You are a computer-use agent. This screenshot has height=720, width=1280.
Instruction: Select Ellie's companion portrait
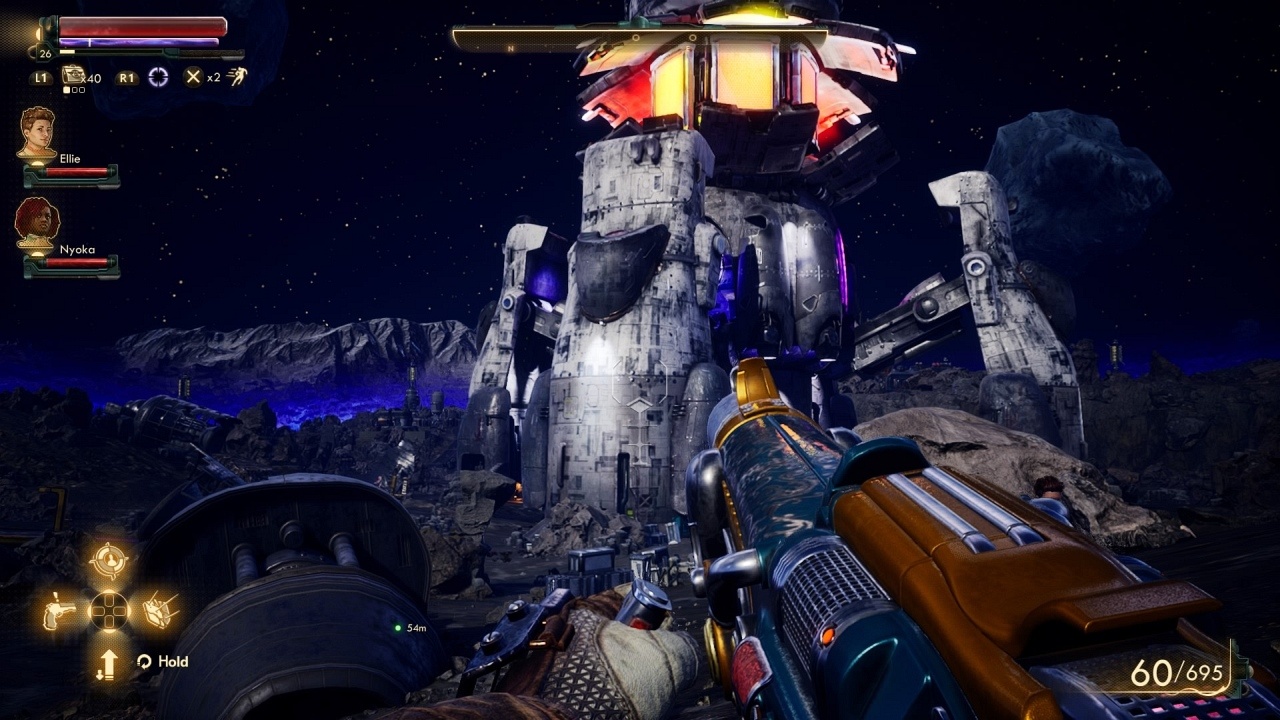coord(38,133)
